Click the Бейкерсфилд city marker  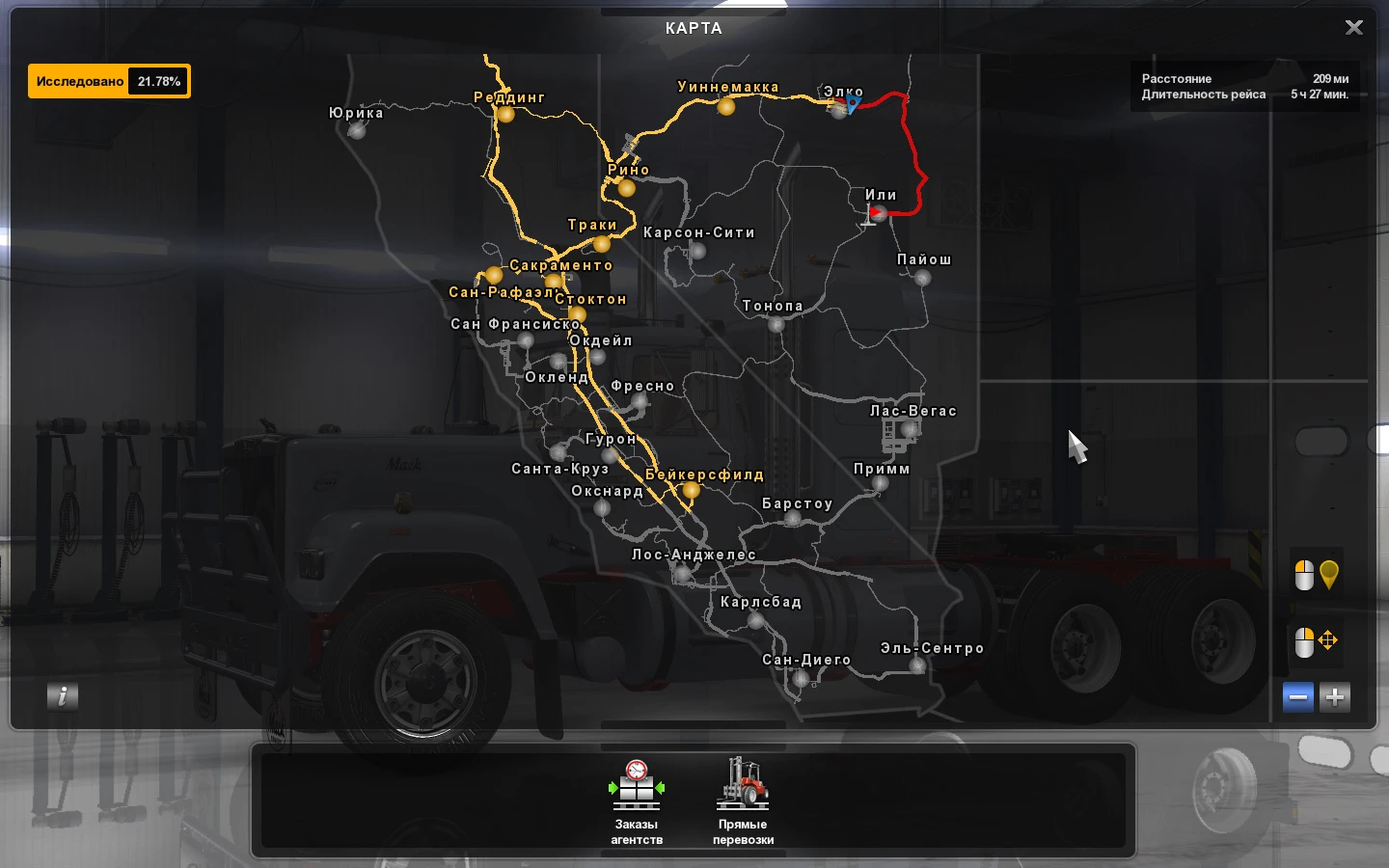pos(693,489)
